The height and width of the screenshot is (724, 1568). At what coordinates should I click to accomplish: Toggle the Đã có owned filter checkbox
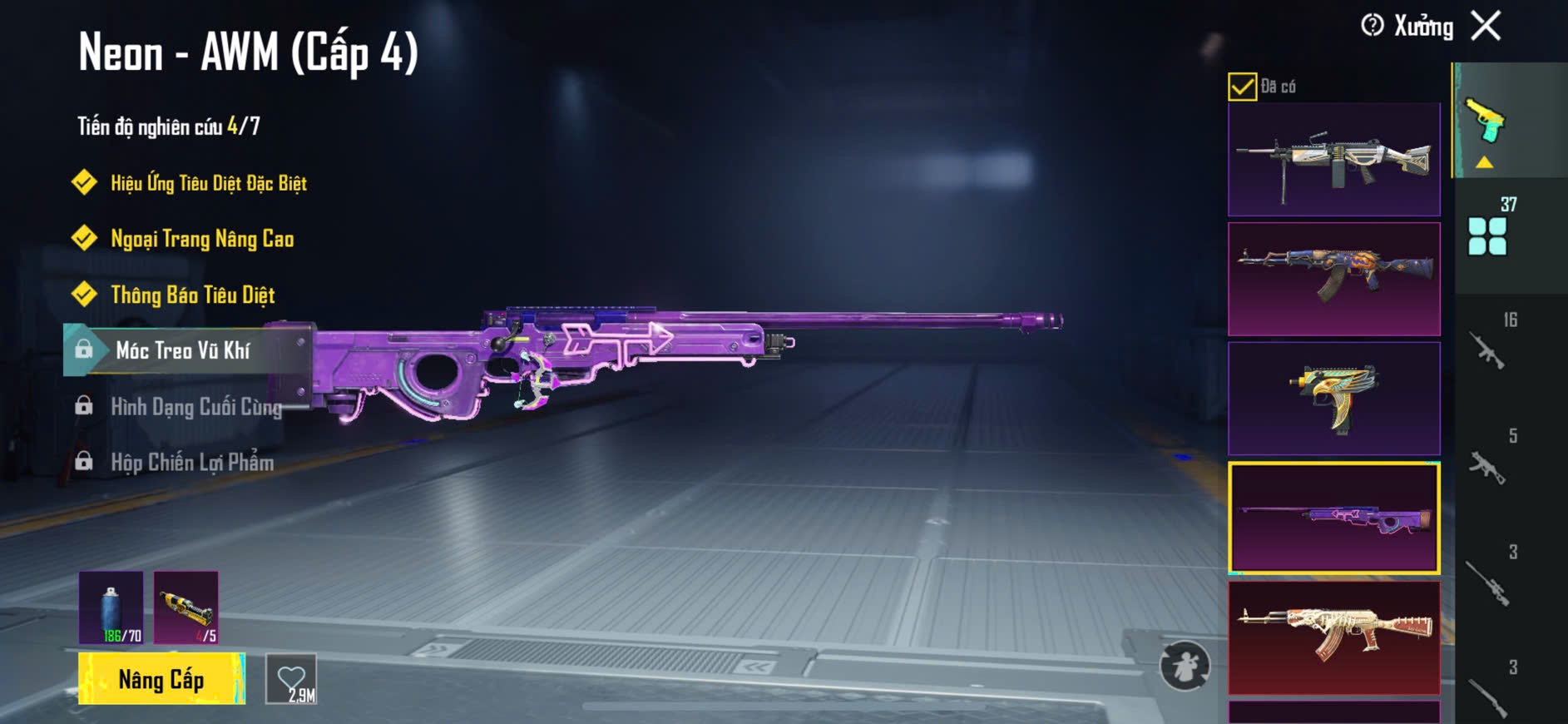click(1242, 87)
